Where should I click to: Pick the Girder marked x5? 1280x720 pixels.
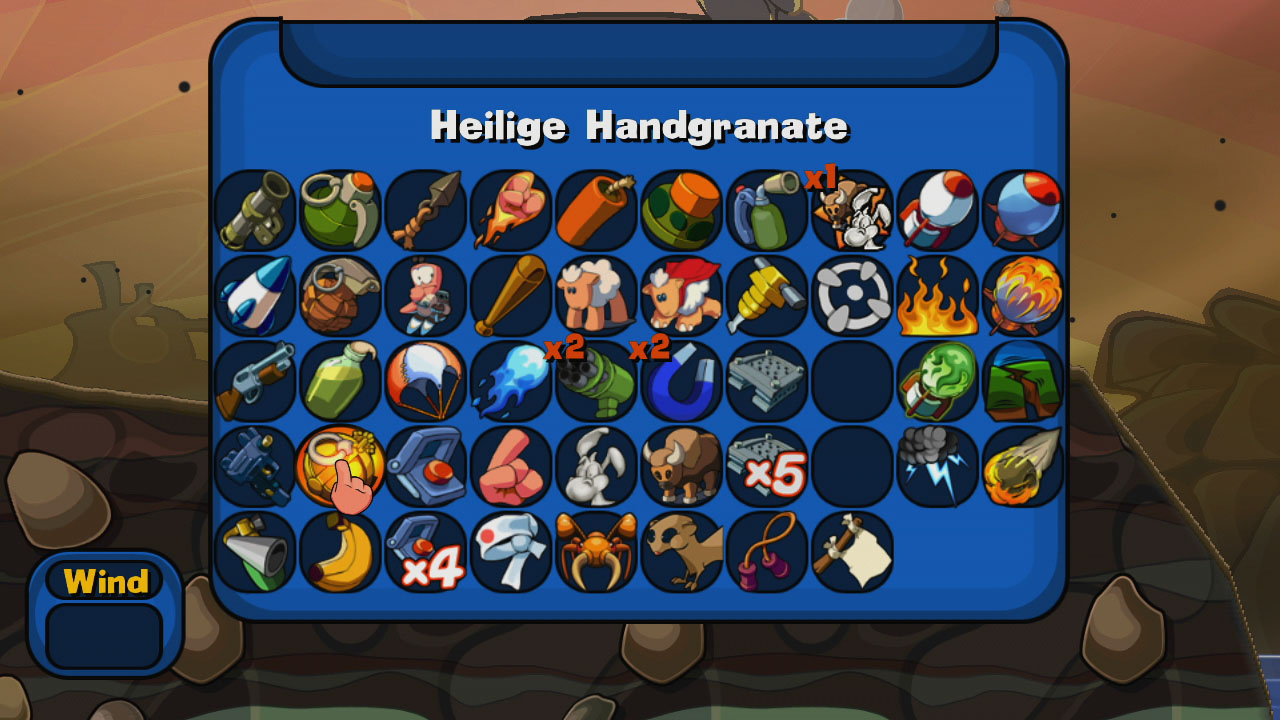coord(767,465)
